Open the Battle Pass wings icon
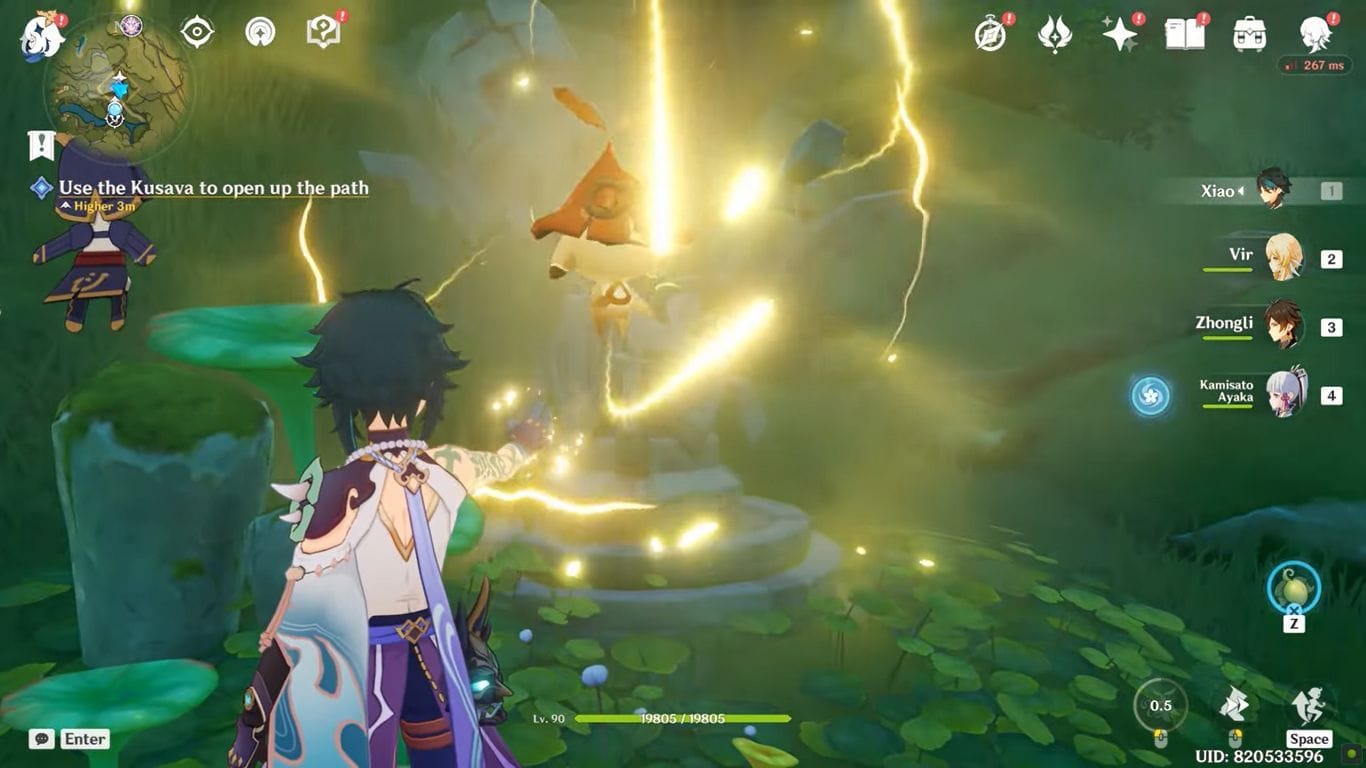 coord(1055,33)
